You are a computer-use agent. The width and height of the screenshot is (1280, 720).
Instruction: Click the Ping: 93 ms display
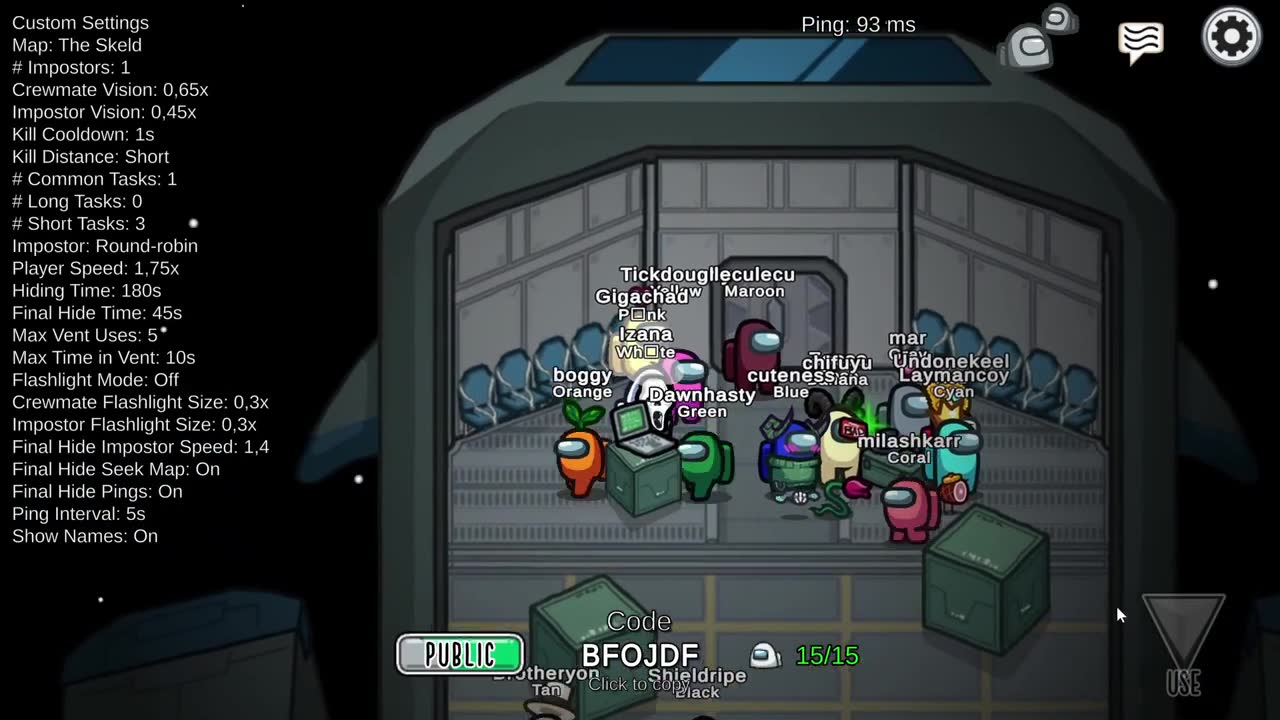[x=858, y=24]
